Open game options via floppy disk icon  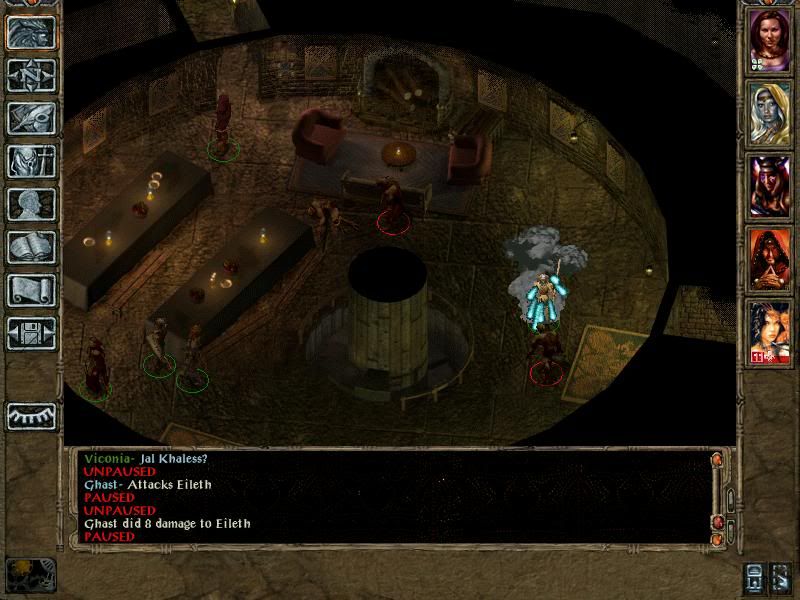pyautogui.click(x=31, y=333)
